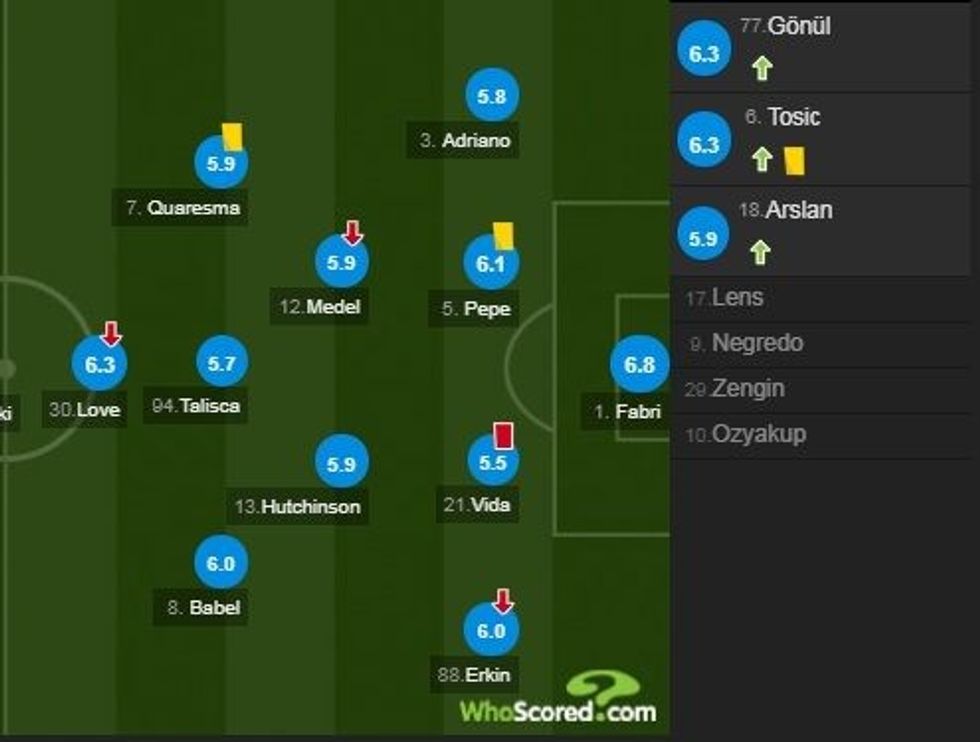980x742 pixels.
Task: Choose Love's 6.3 rating circle
Action: tap(100, 365)
